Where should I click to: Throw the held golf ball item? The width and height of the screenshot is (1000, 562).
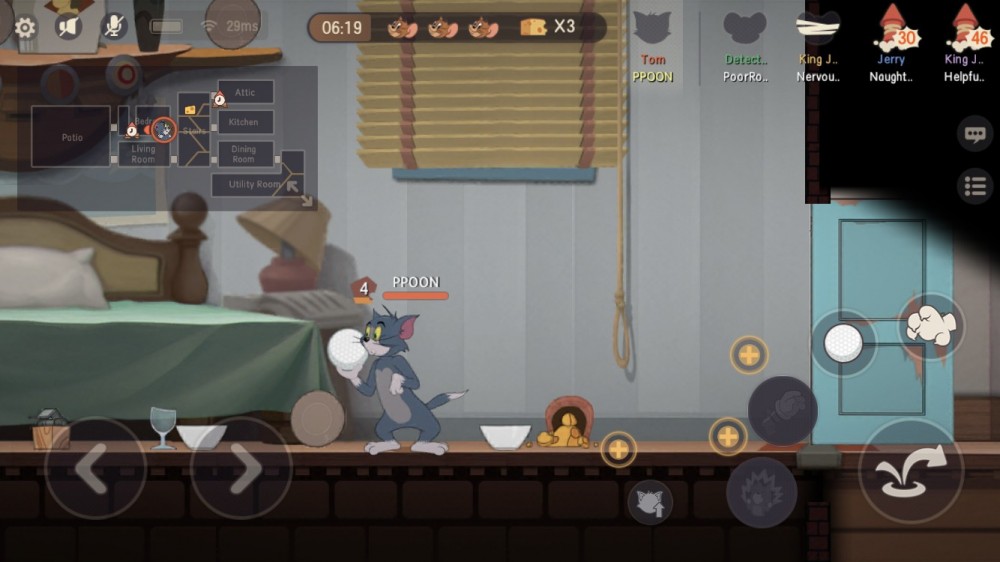pyautogui.click(x=843, y=343)
